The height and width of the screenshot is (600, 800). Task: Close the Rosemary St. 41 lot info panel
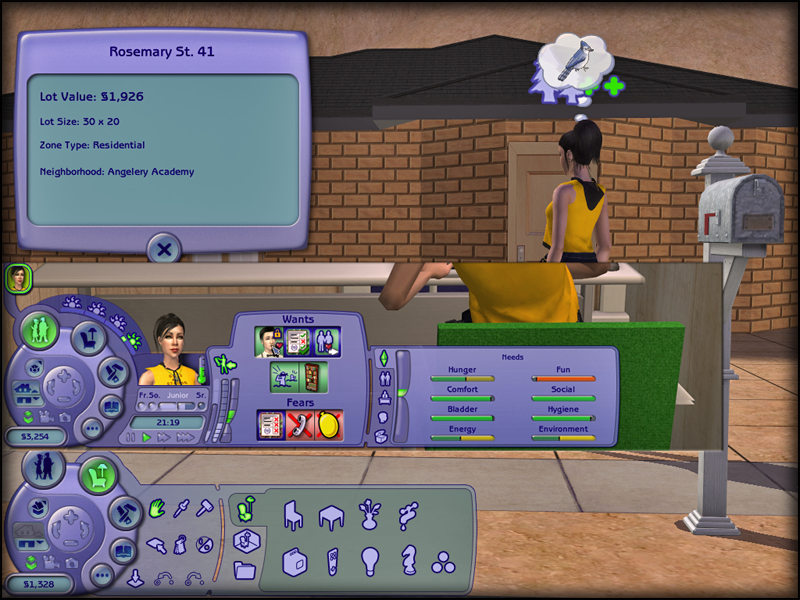[x=165, y=249]
